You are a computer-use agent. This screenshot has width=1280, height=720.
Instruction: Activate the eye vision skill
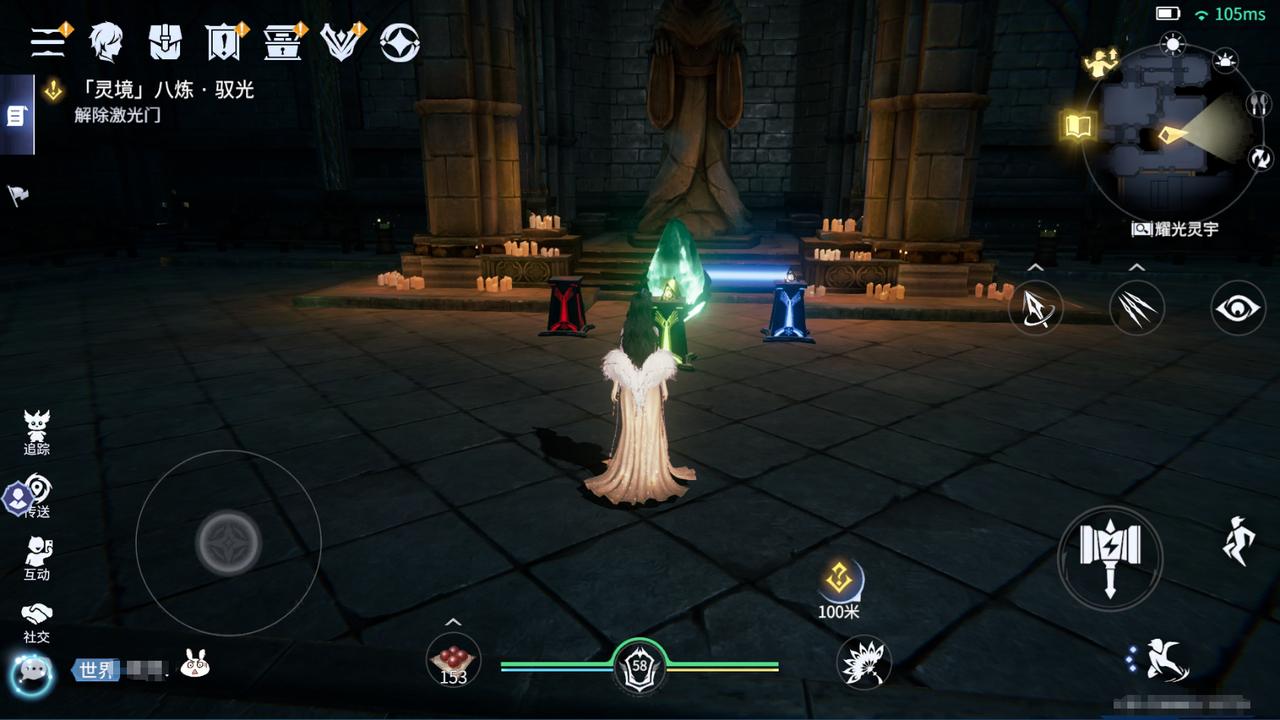[x=1238, y=308]
